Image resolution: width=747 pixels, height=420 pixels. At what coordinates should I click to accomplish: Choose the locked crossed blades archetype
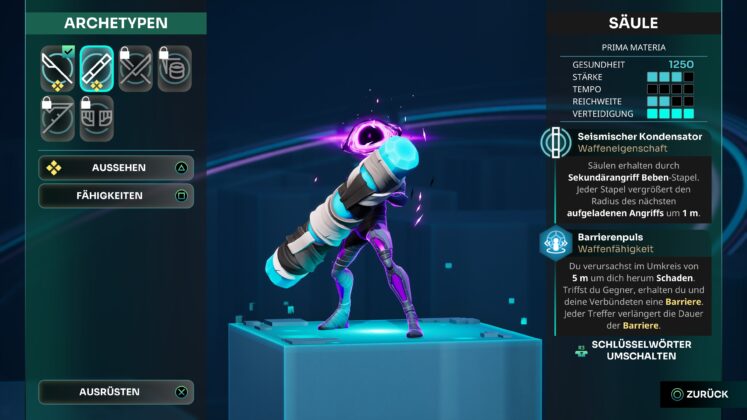(136, 67)
